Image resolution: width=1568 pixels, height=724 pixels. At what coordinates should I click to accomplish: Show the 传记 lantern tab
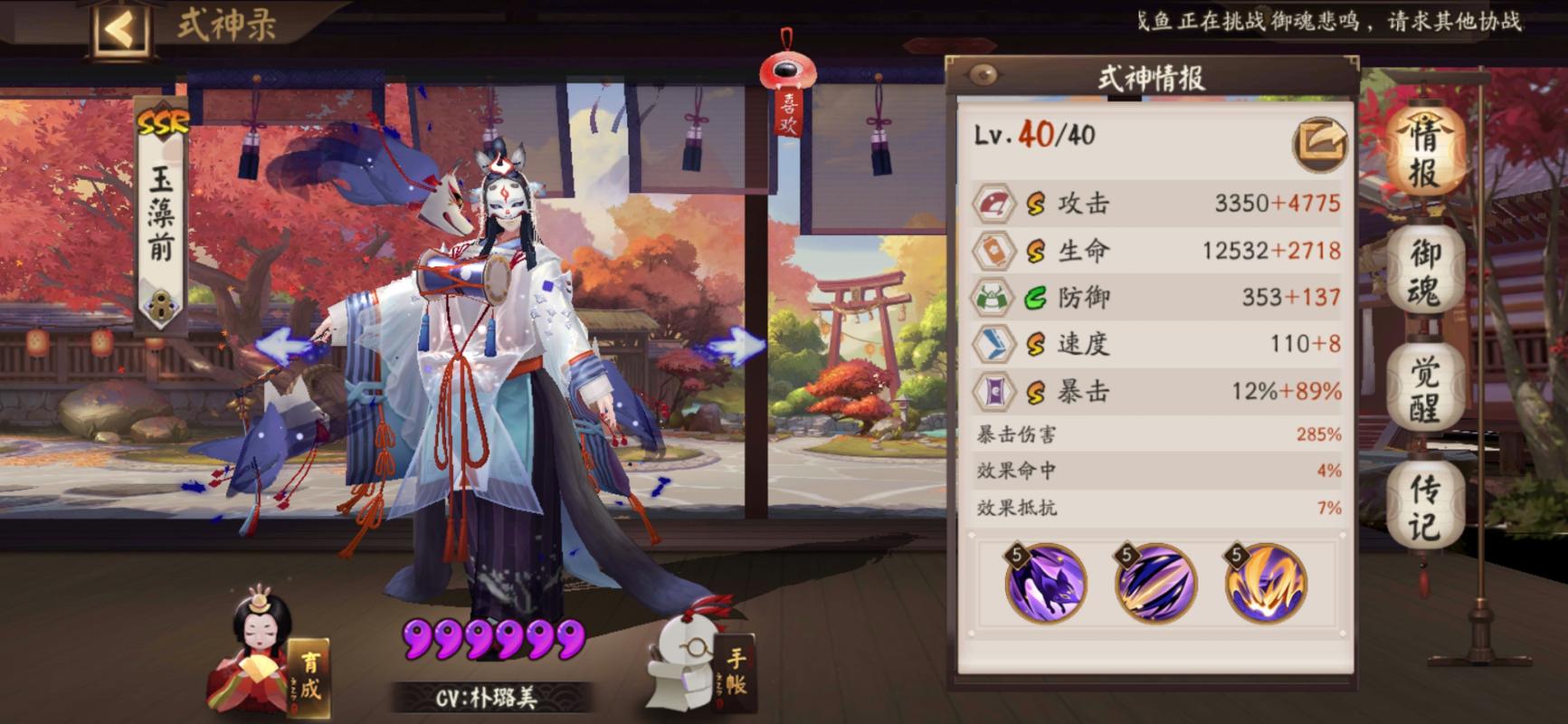[x=1423, y=507]
